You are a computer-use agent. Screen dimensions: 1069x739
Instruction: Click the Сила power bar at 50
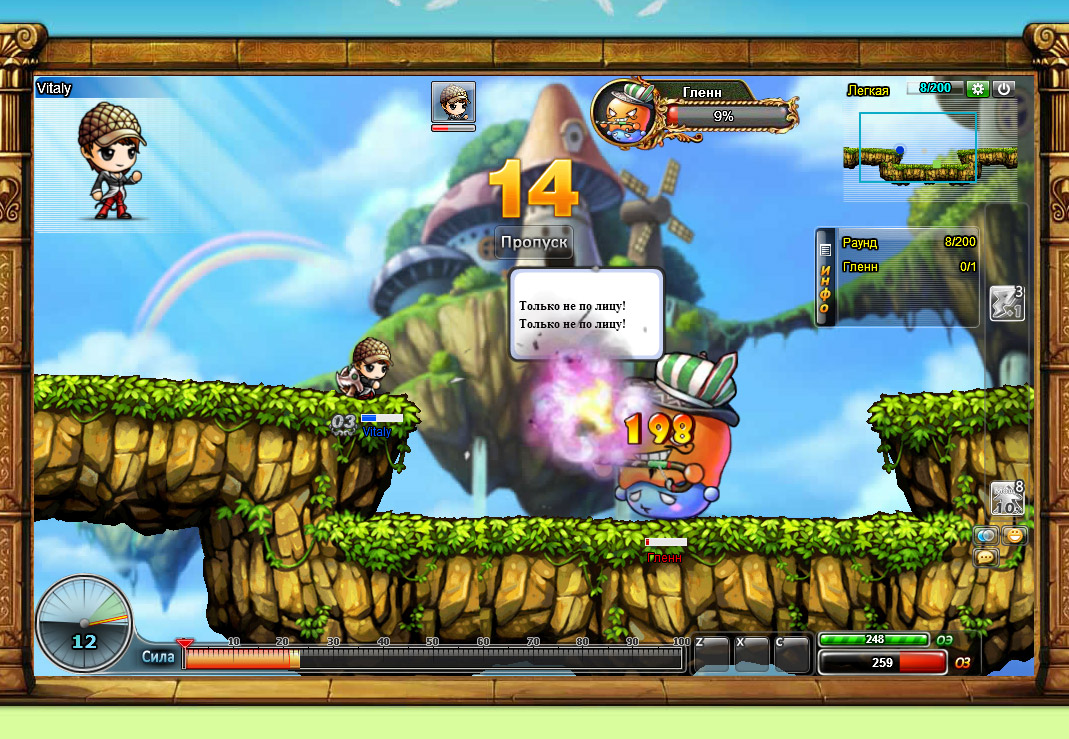pyautogui.click(x=434, y=658)
